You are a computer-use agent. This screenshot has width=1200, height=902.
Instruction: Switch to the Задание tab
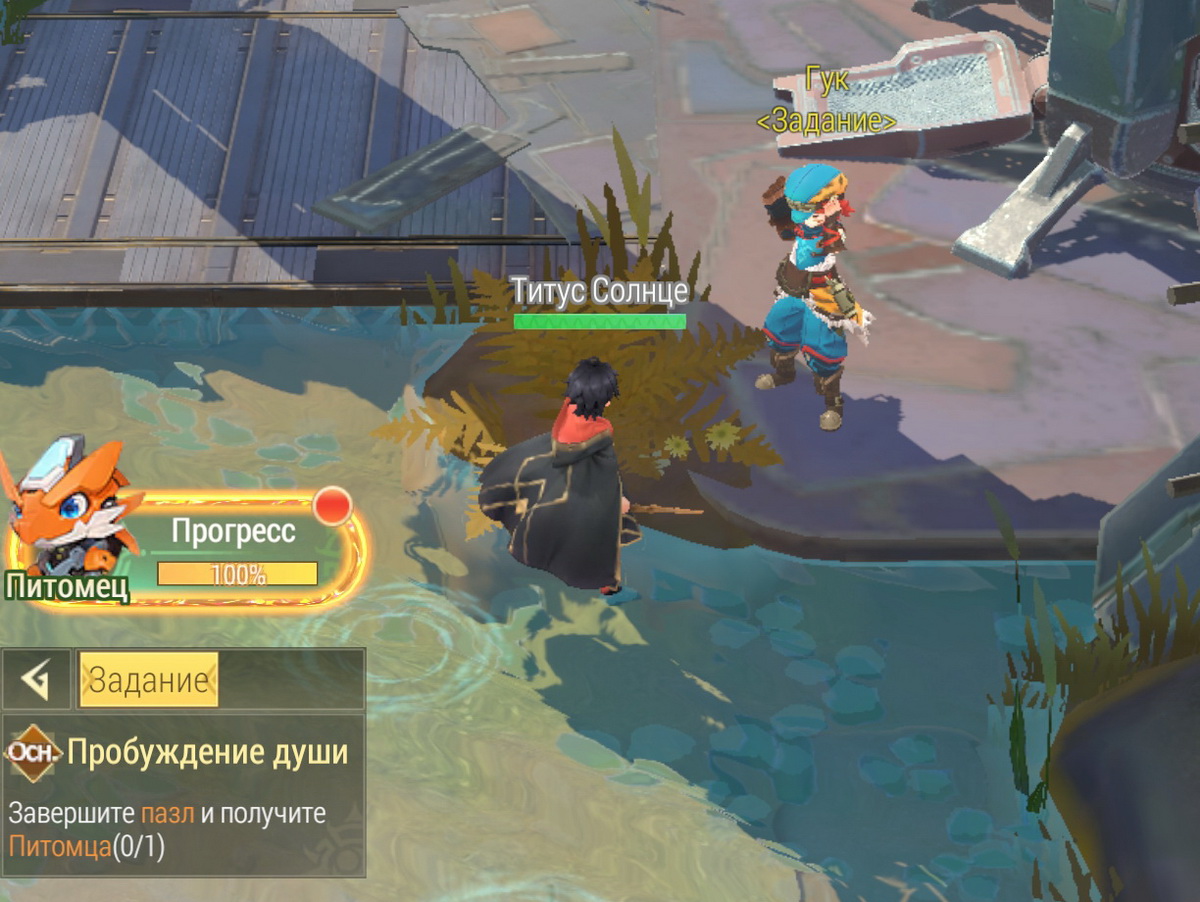[x=149, y=680]
